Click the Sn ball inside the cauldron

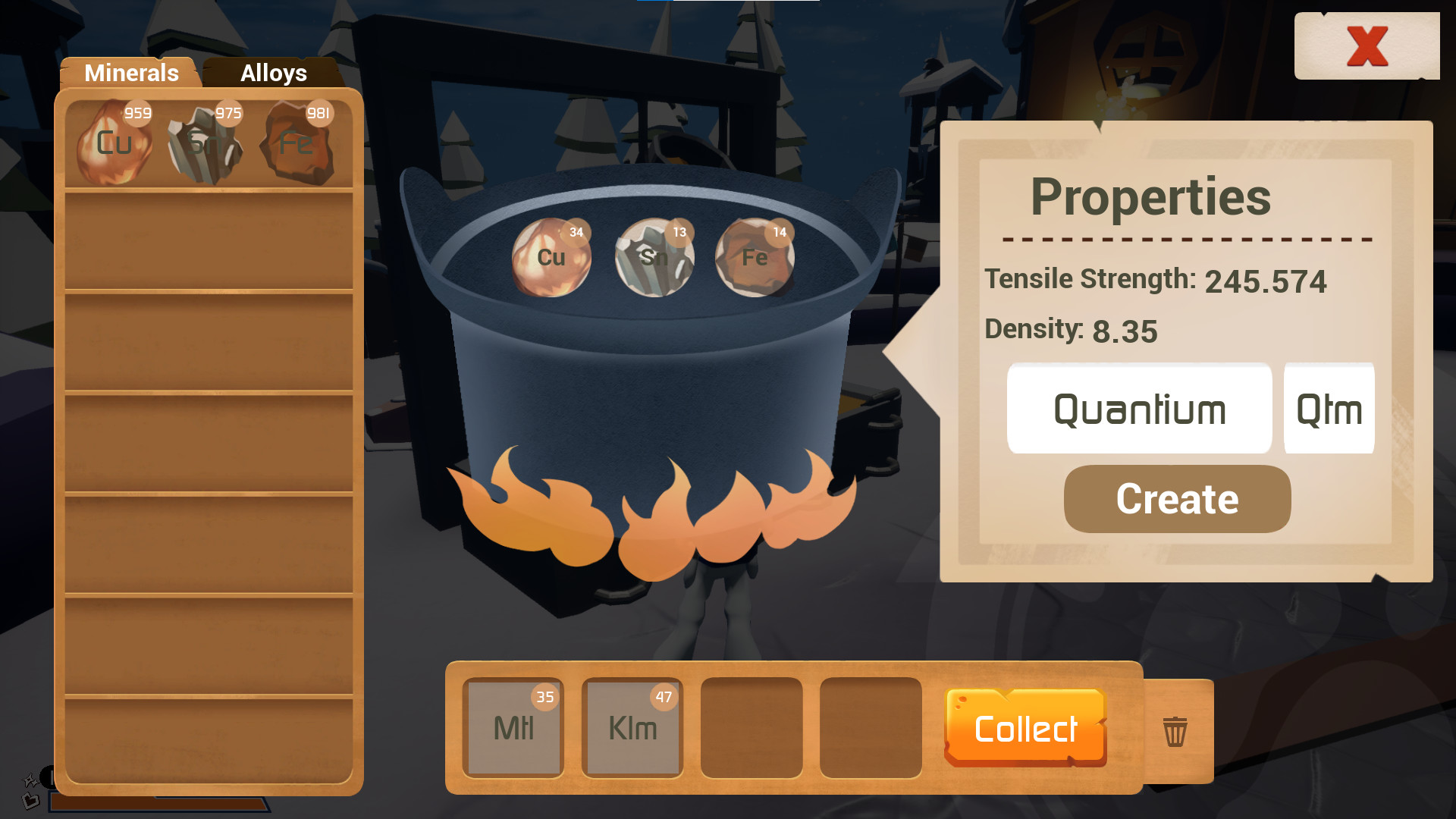pos(654,258)
